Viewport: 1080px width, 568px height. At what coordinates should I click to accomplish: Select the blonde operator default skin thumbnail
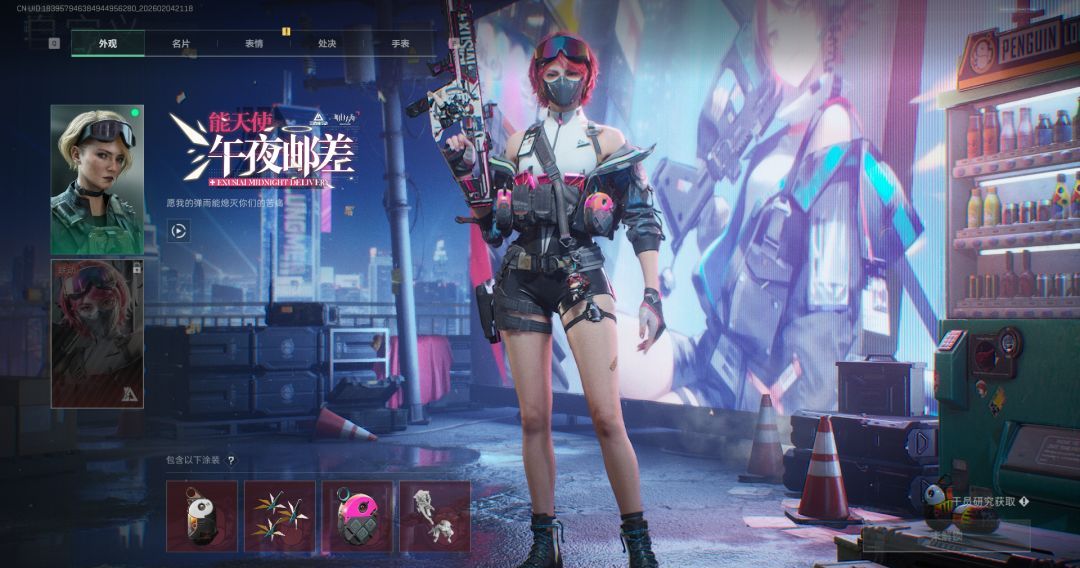point(97,179)
